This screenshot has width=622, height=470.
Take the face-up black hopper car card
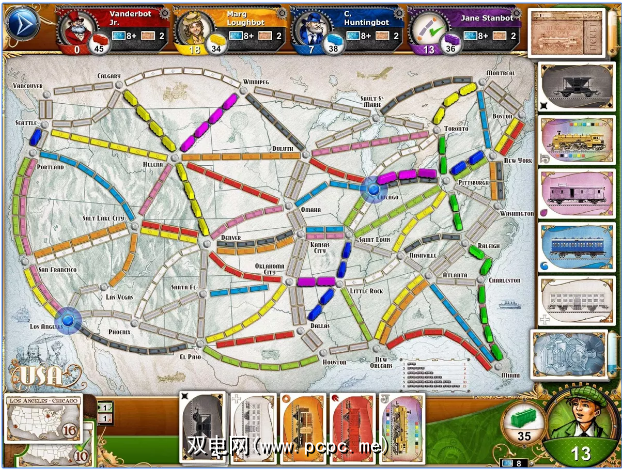573,86
